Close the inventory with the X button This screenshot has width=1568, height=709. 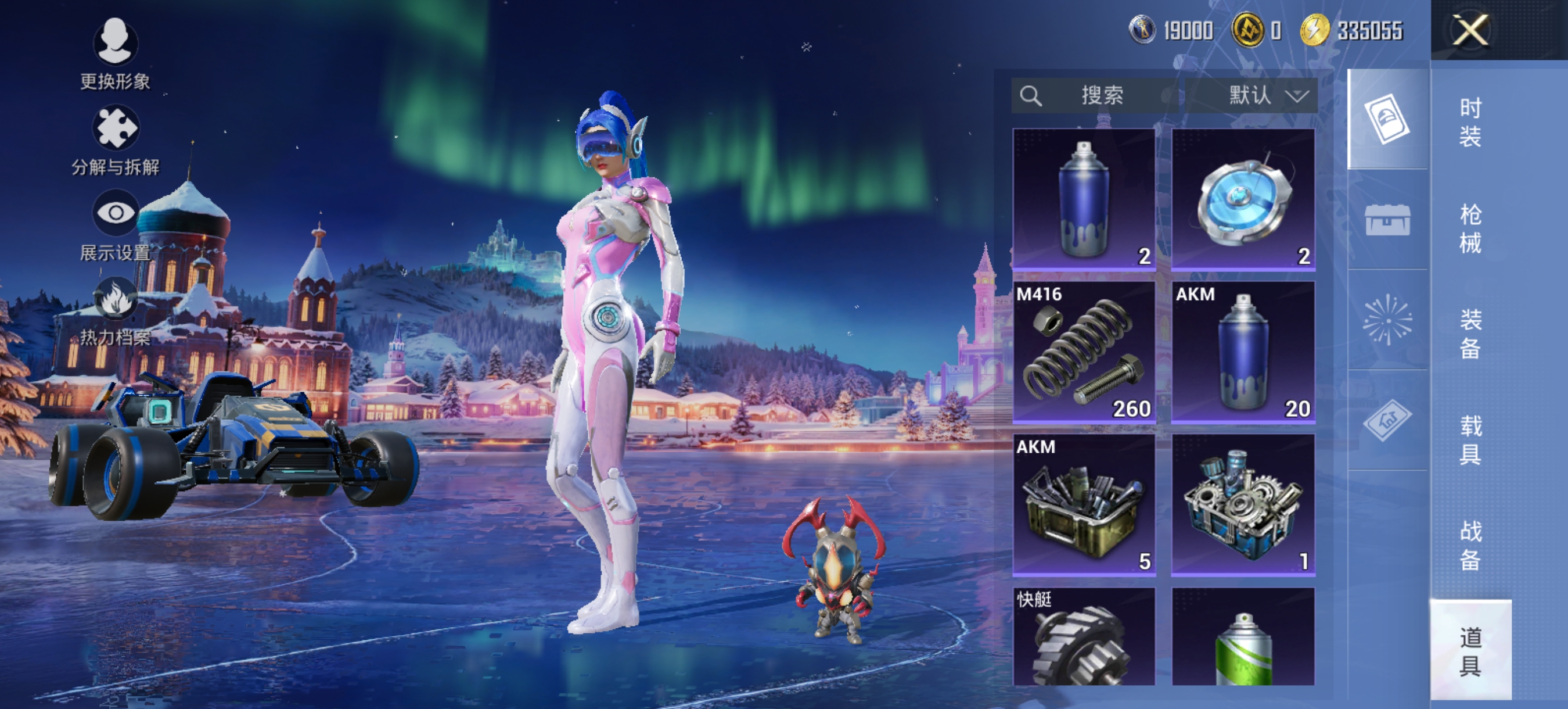coord(1470,30)
